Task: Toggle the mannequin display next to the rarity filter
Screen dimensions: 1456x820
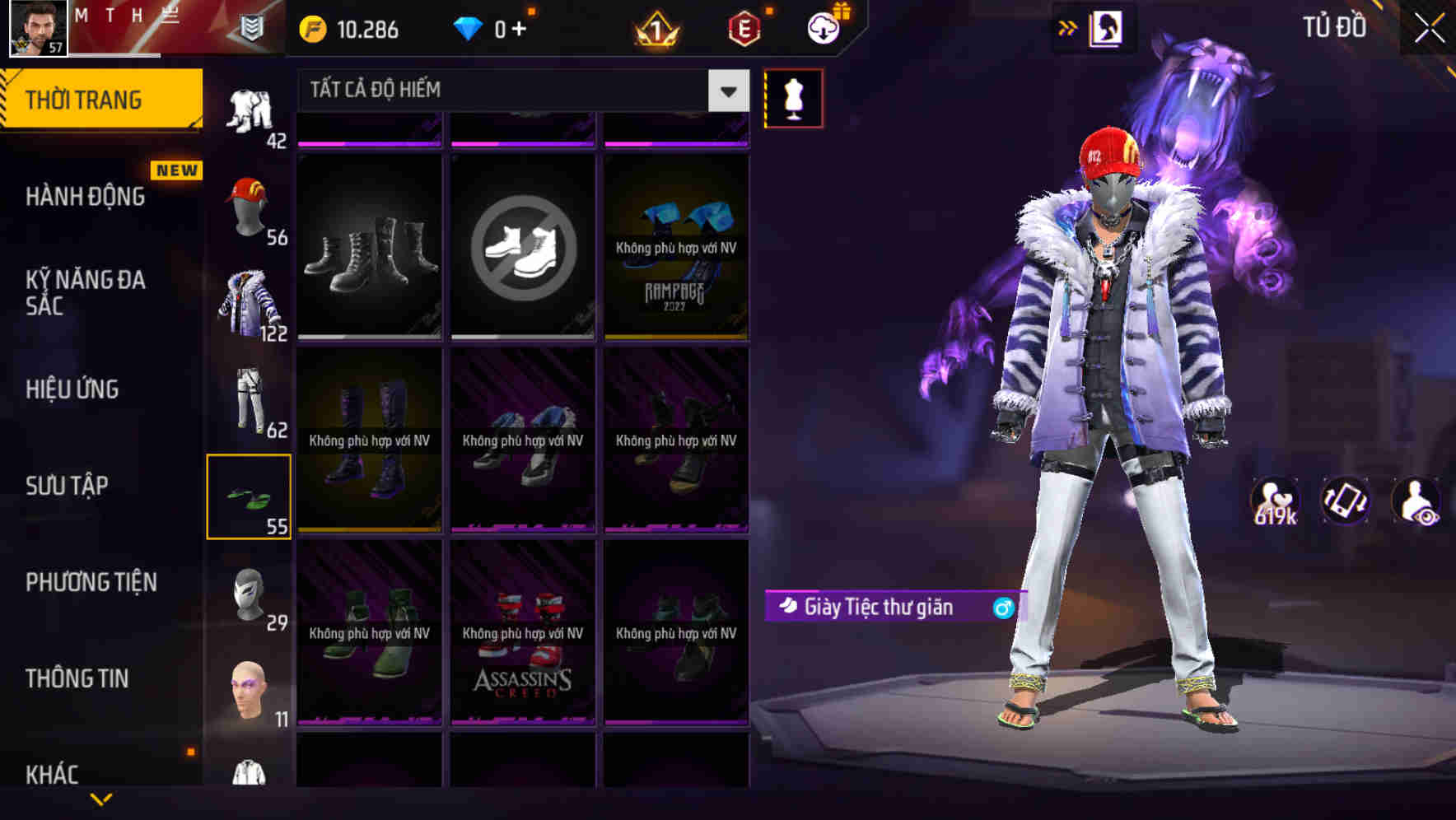Action: click(794, 97)
